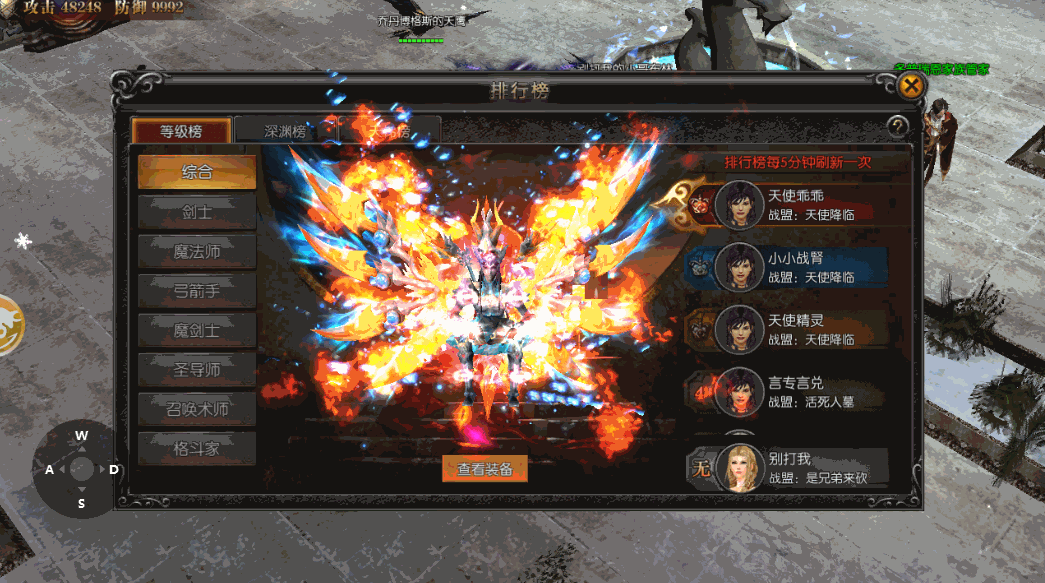Image resolution: width=1045 pixels, height=583 pixels.
Task: Select the 召唤术师 class filter
Action: click(197, 409)
